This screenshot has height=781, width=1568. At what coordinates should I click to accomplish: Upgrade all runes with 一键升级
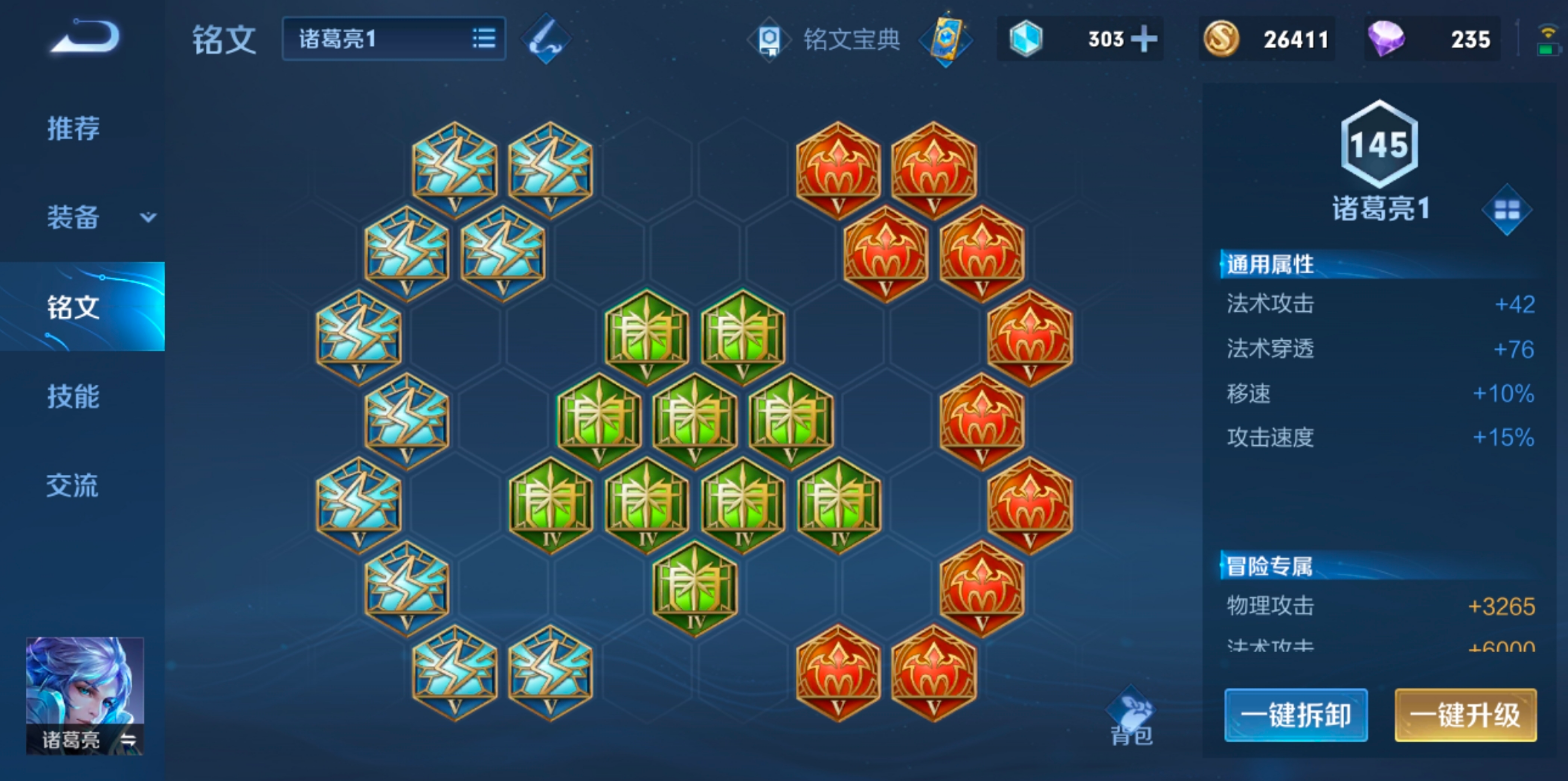pyautogui.click(x=1465, y=715)
